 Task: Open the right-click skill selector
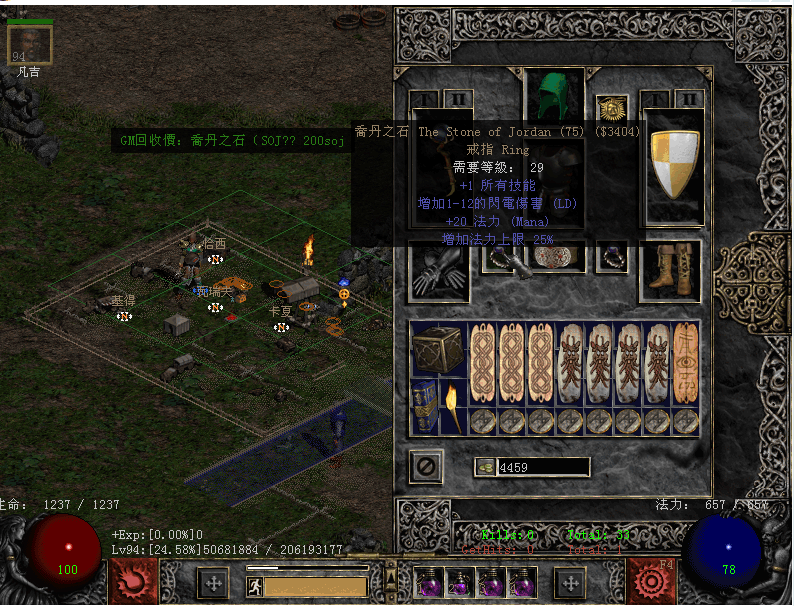click(x=652, y=580)
